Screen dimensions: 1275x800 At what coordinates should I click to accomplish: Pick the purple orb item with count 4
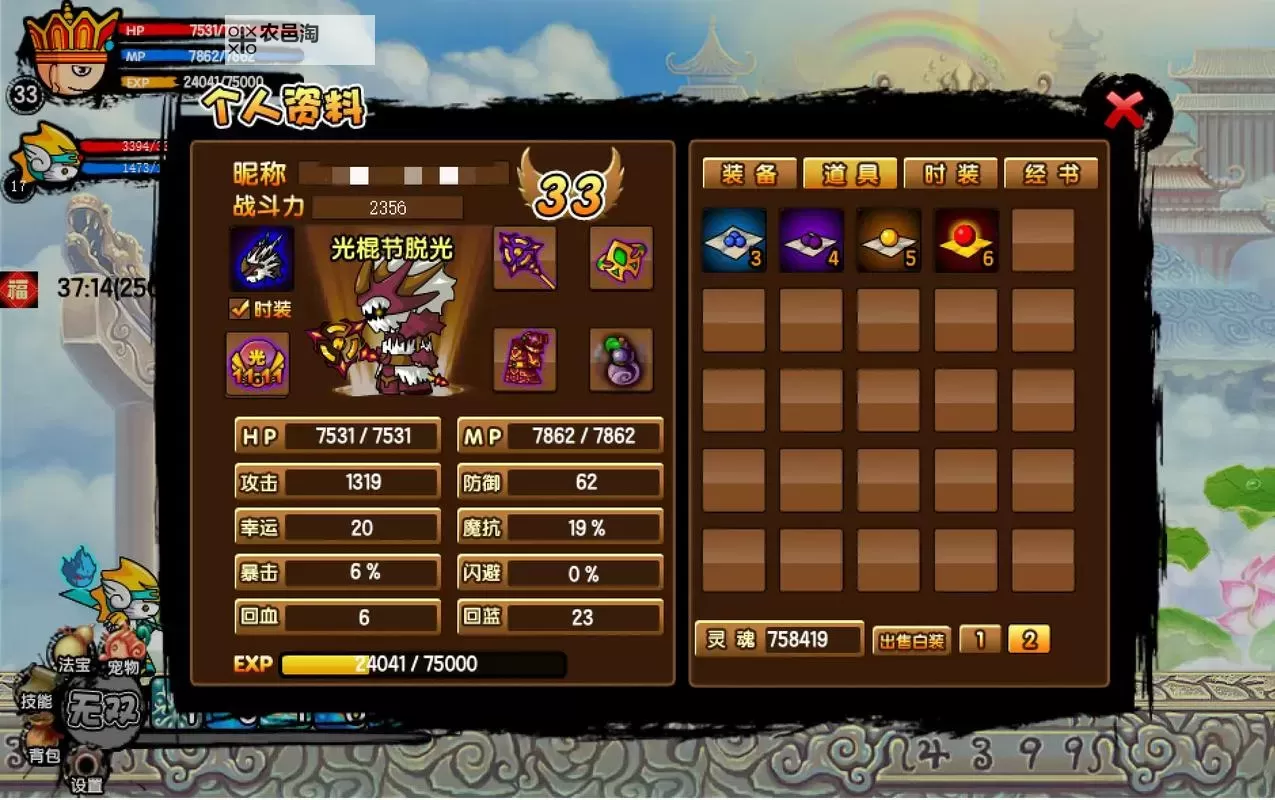point(811,240)
